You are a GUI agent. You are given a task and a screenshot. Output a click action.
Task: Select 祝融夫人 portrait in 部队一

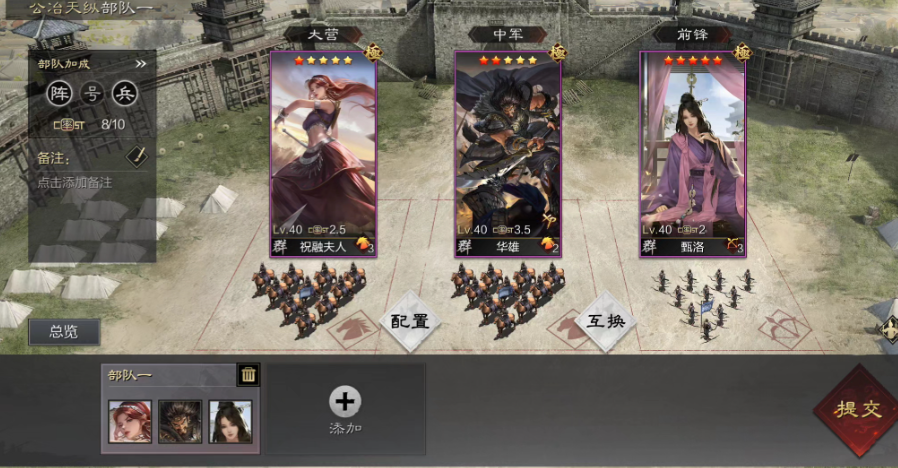[130, 422]
